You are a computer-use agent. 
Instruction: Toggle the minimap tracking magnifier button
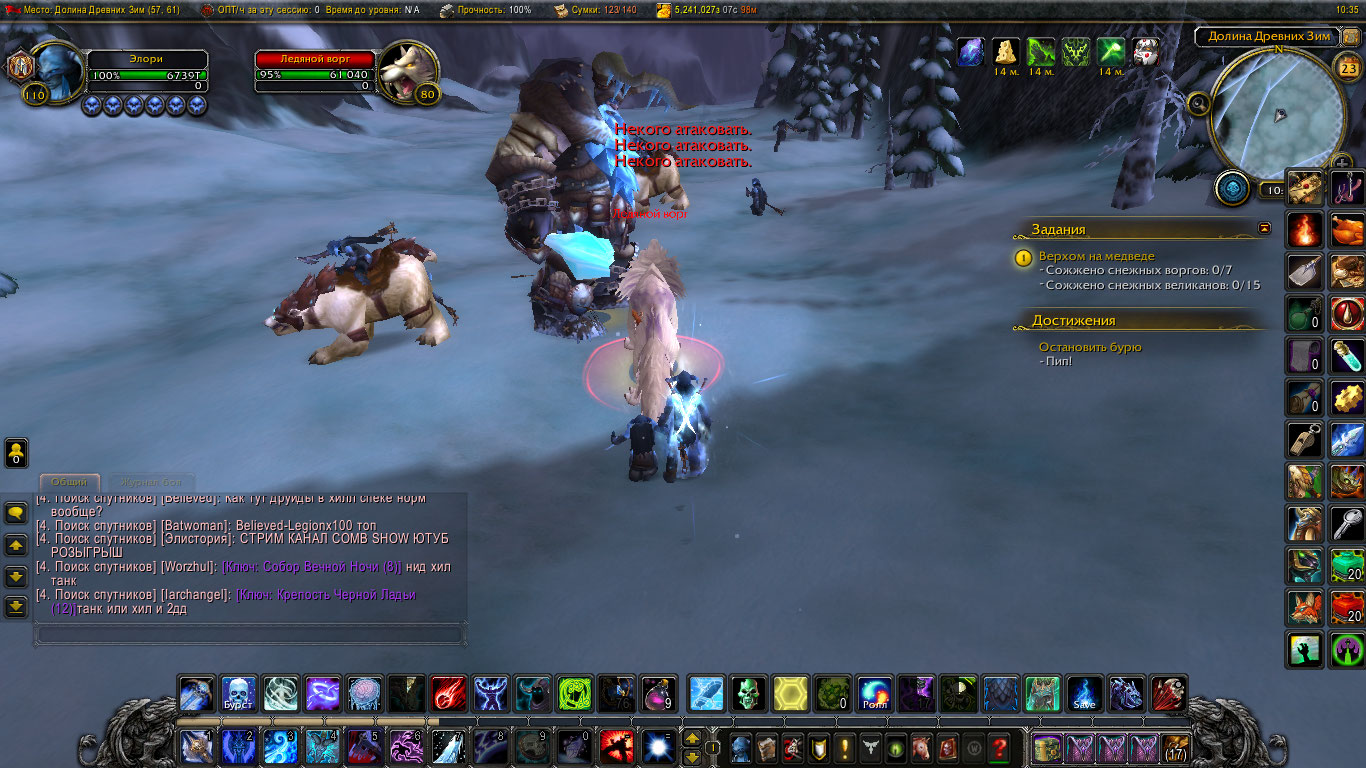[1199, 103]
